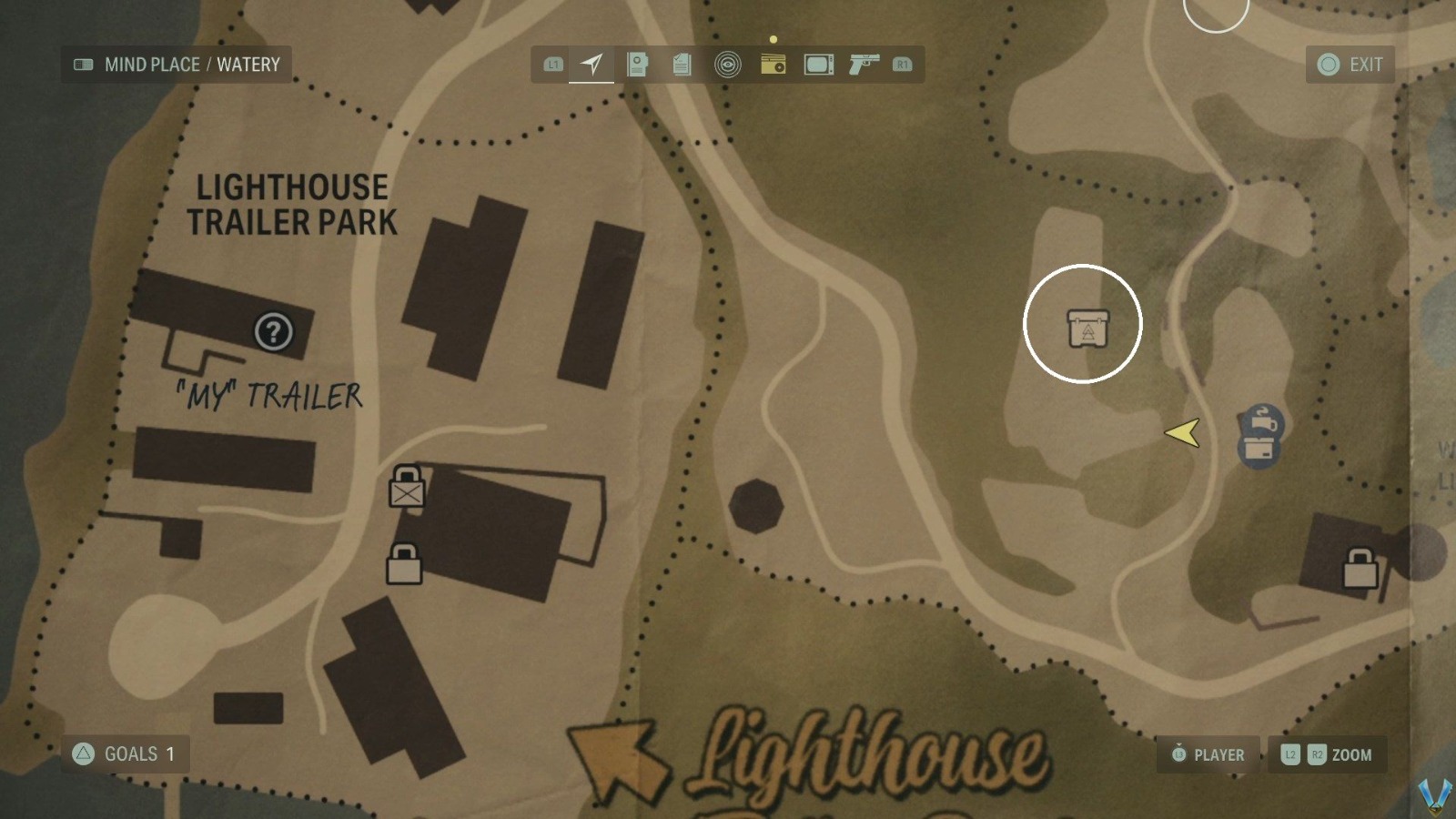Click the yellow player arrow on the map

[1185, 435]
